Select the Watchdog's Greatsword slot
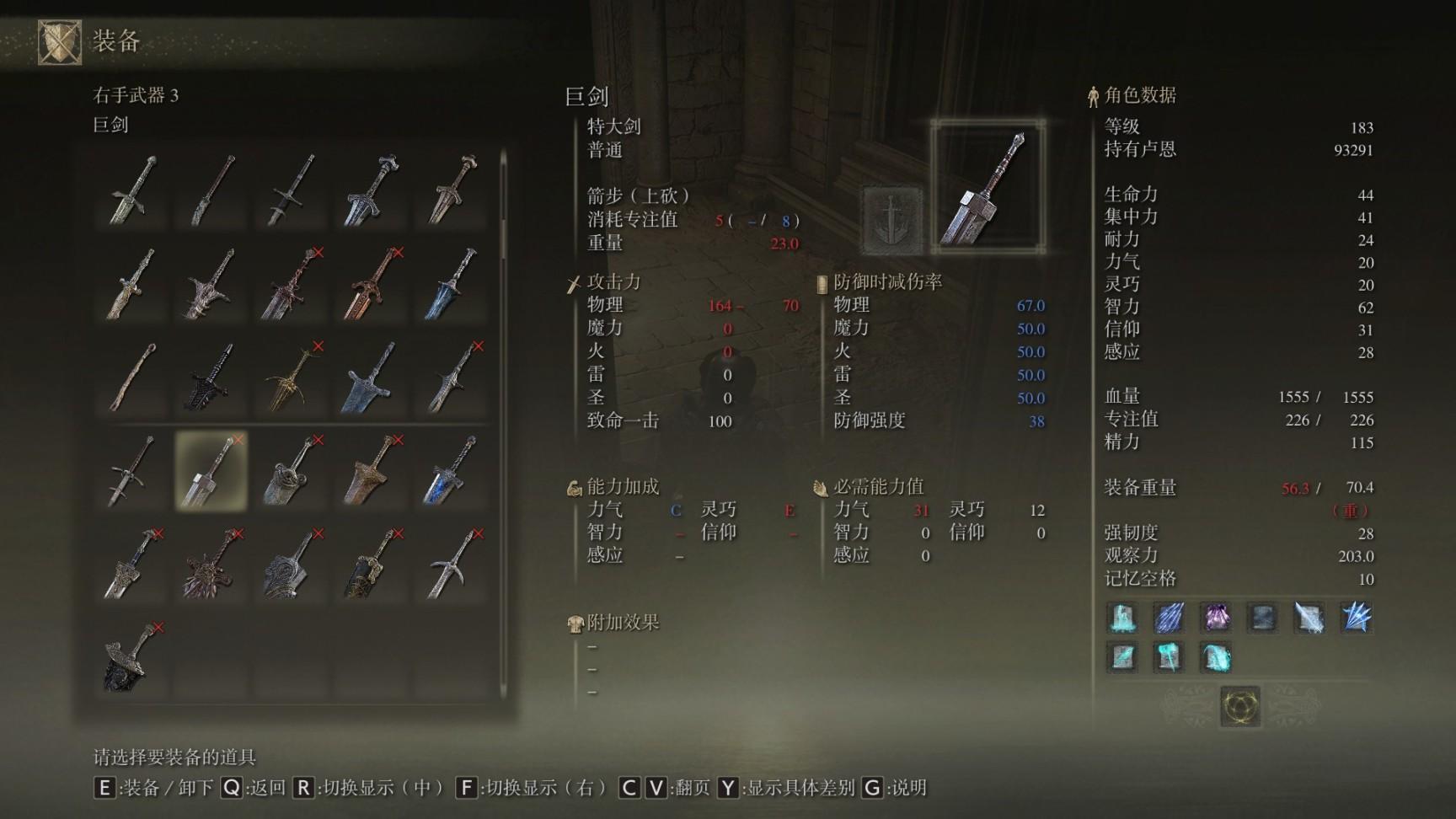 coord(292,471)
